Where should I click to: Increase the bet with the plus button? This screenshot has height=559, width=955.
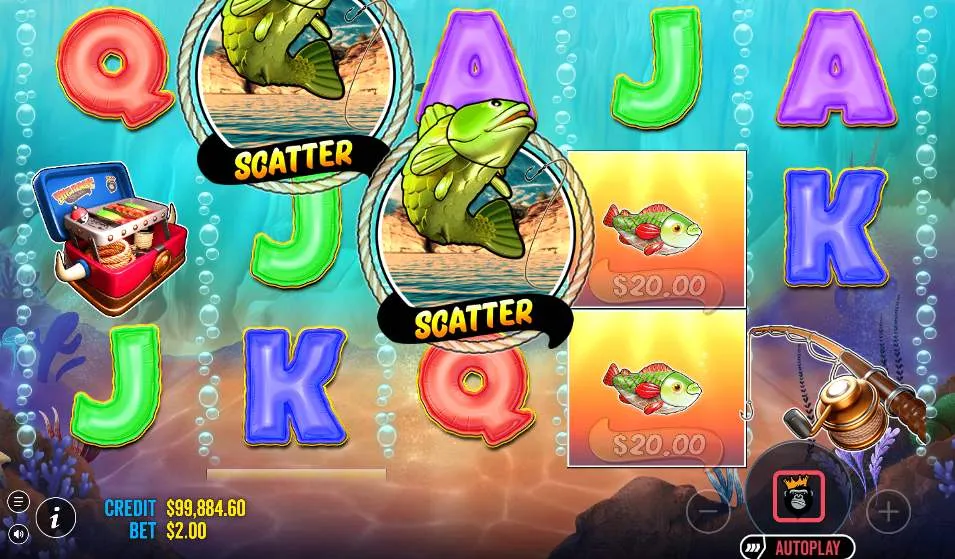(x=887, y=512)
